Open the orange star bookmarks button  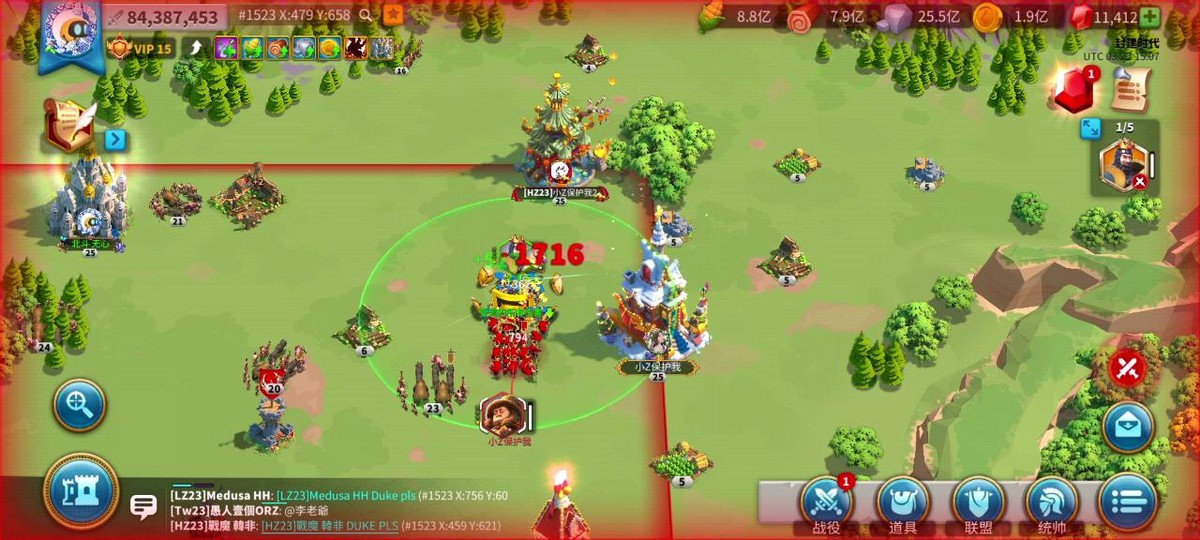coord(394,15)
